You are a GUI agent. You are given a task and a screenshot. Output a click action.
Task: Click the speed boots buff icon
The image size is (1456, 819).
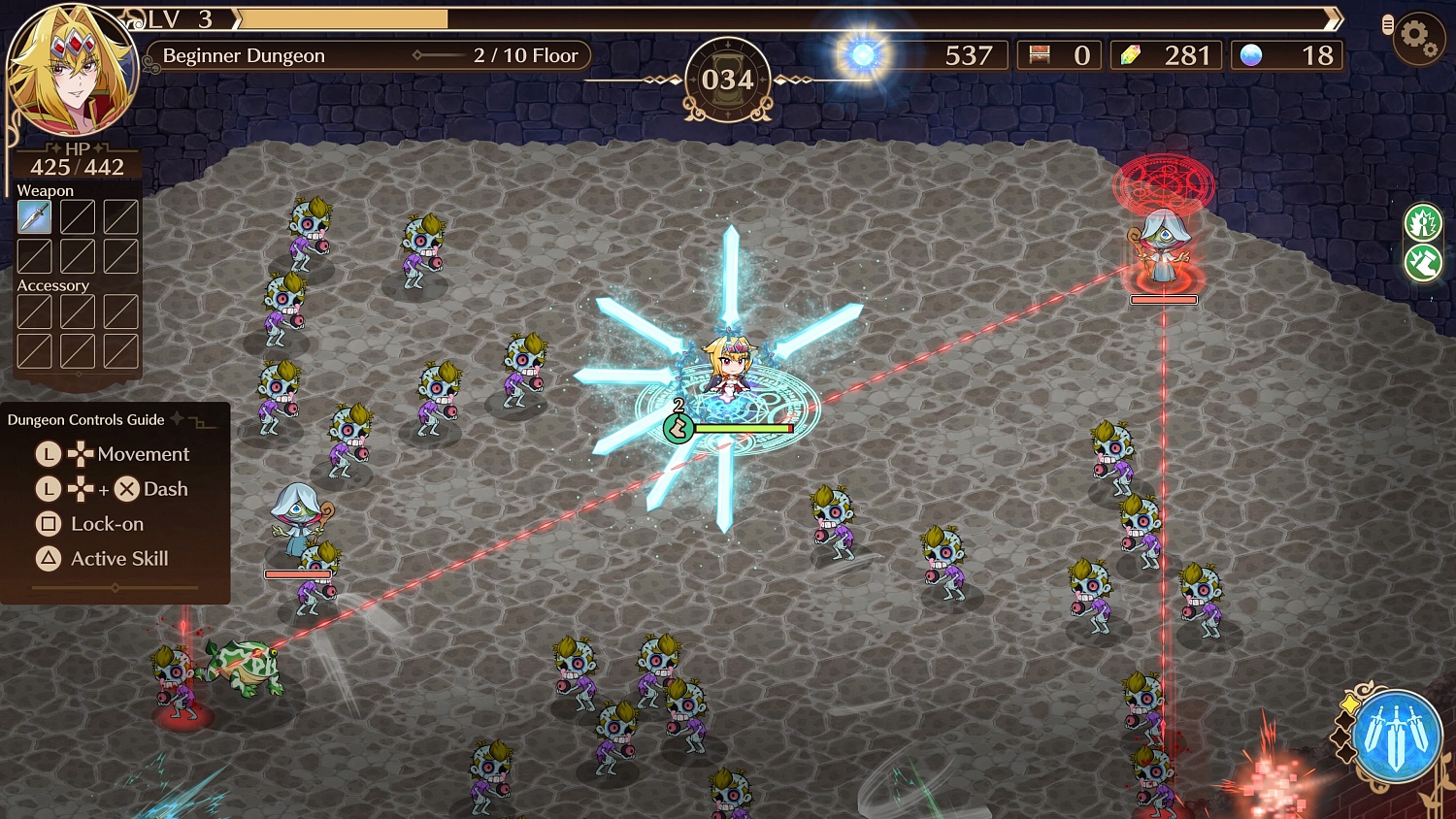1423,263
